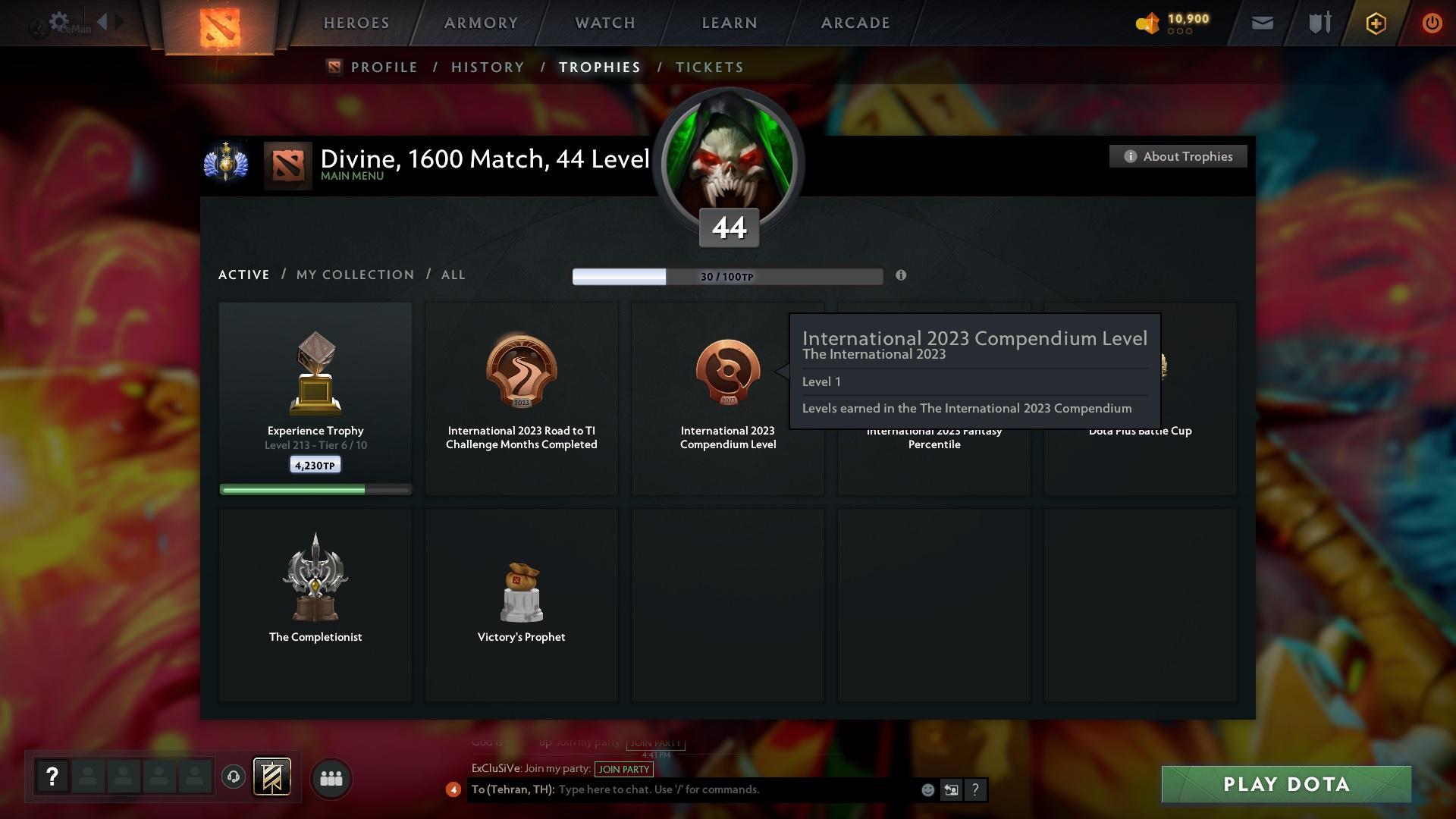Click the guild banner icon near party slots
This screenshot has width=1456, height=819.
coord(271,777)
